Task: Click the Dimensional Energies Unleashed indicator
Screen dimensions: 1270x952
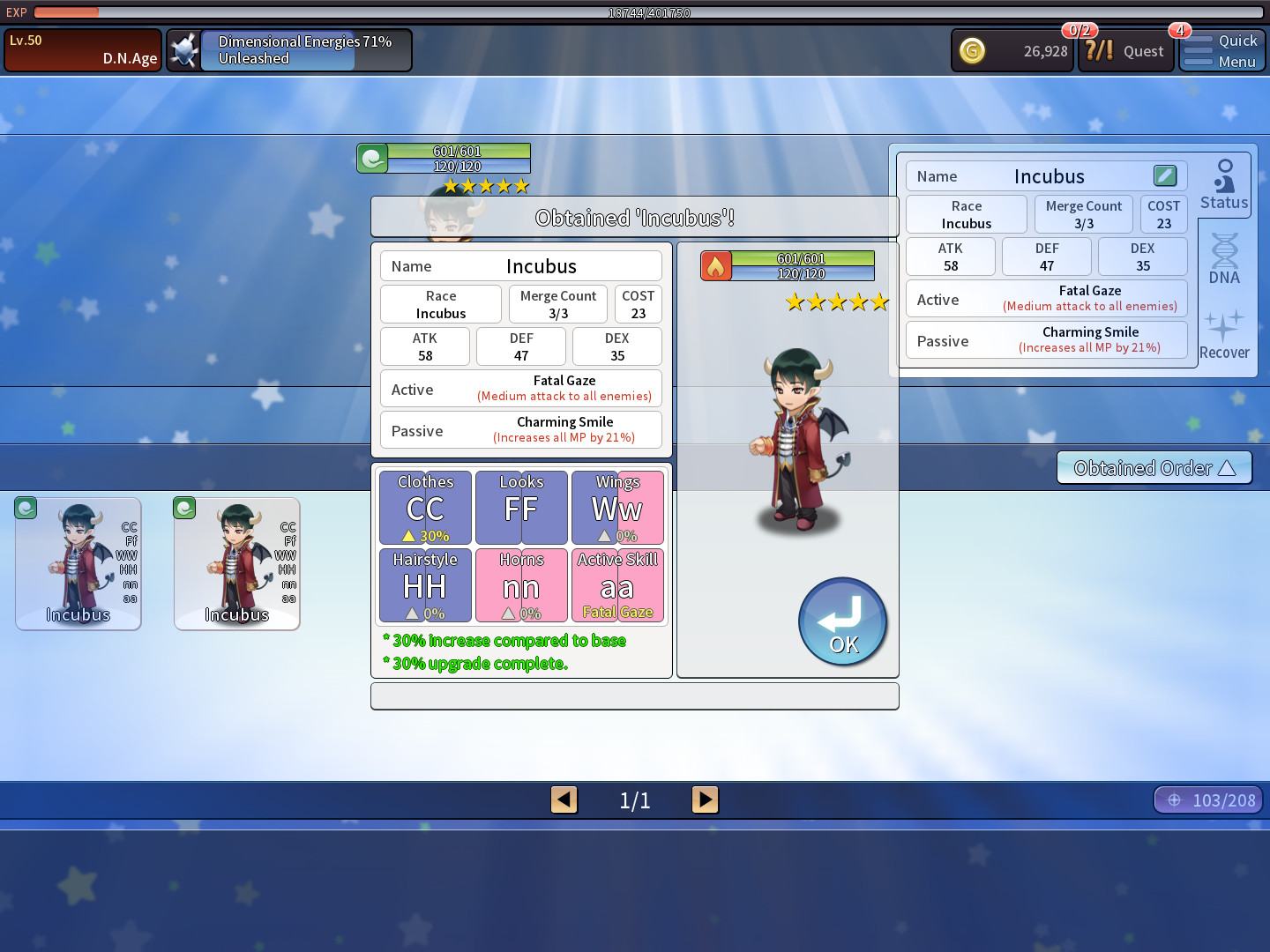Action: 289,50
